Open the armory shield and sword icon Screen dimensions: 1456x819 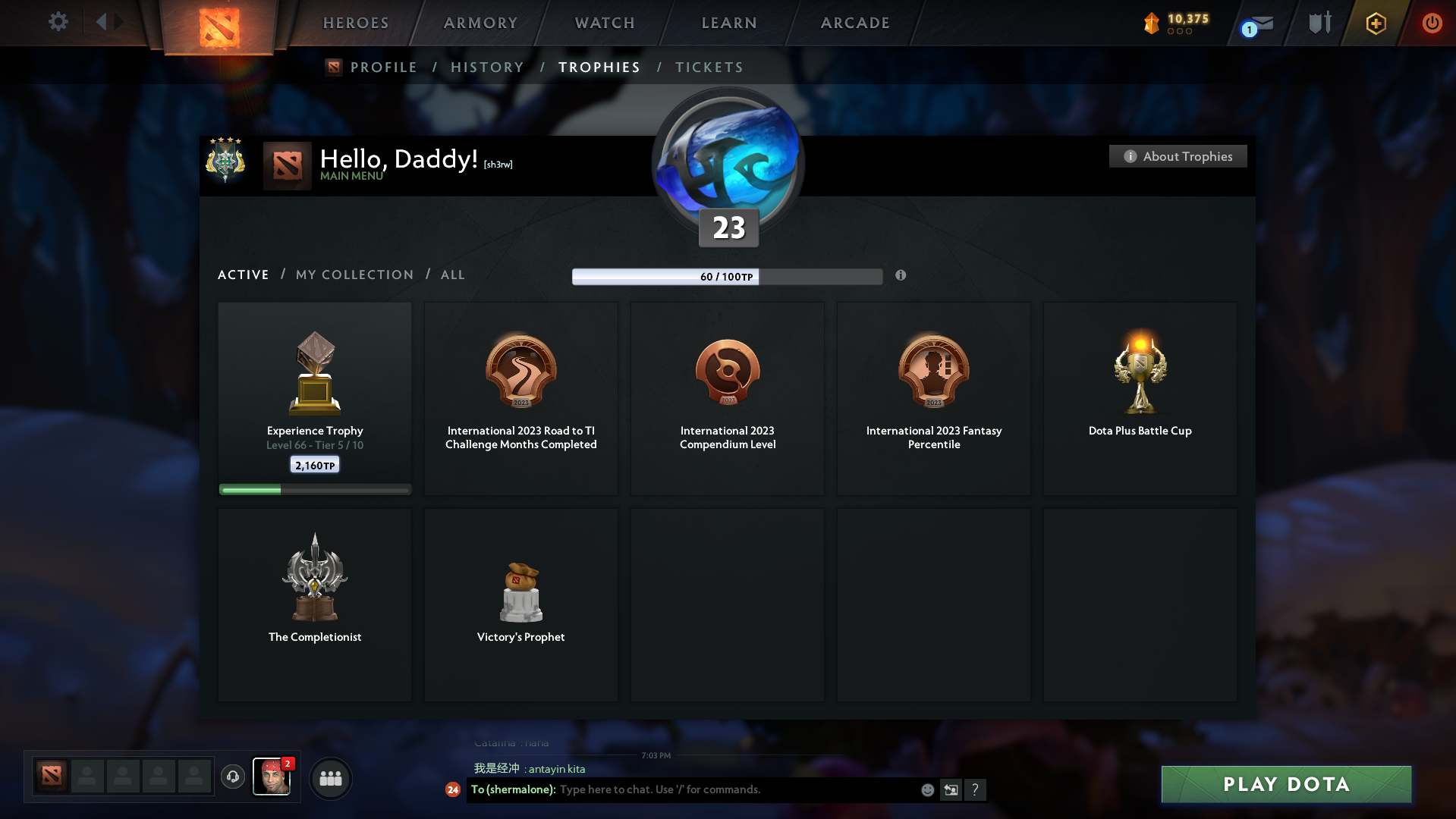(1318, 23)
